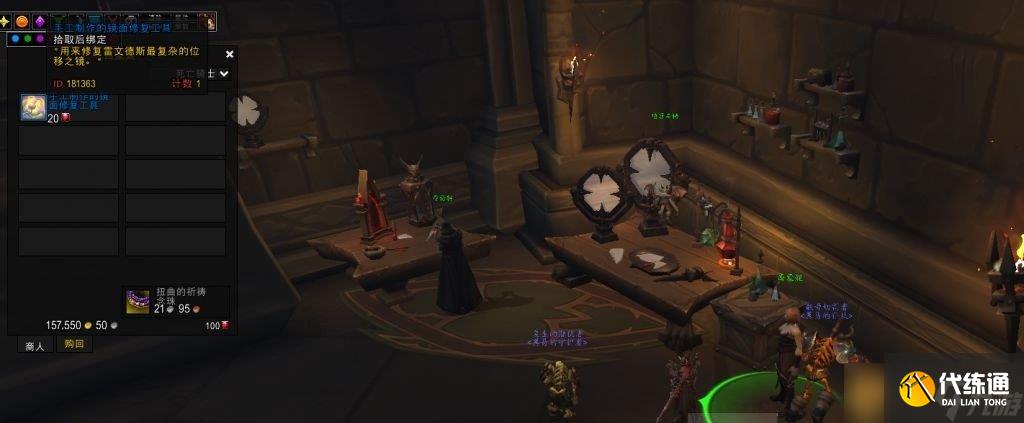Screen dimensions: 1024x423
Task: Switch to the 购回 buyback tab
Action: 73,344
